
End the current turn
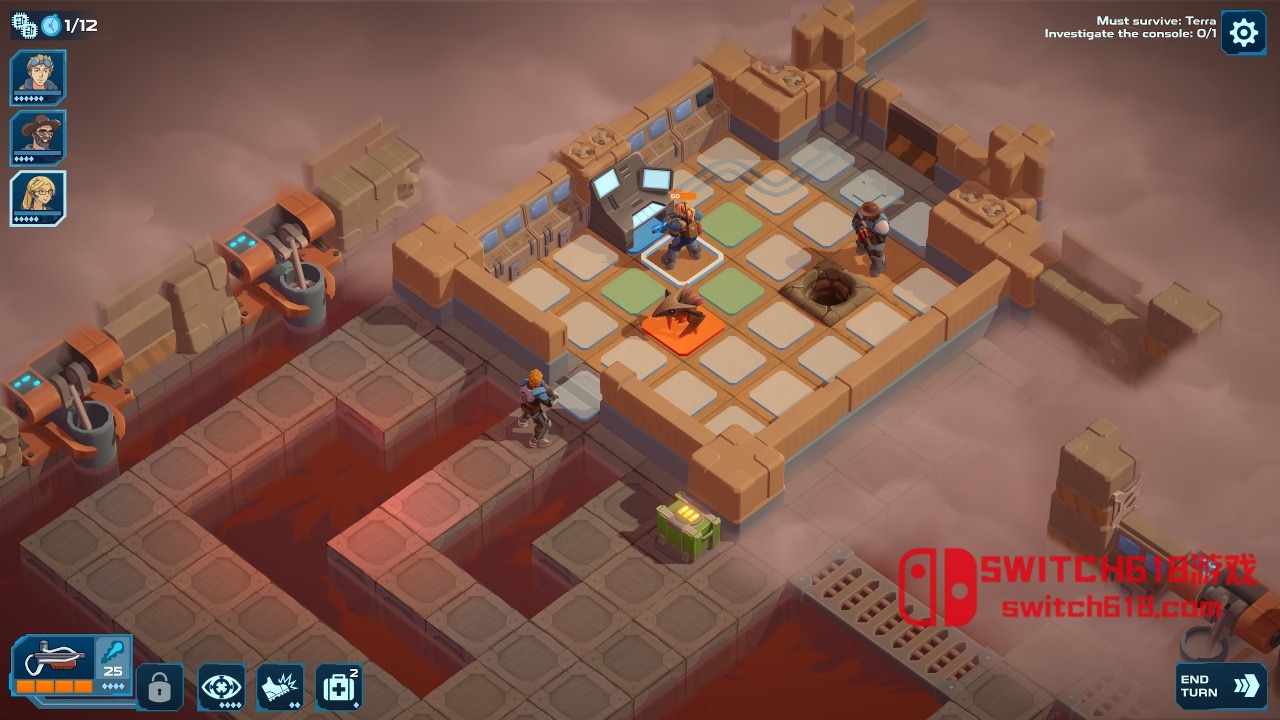[1220, 685]
